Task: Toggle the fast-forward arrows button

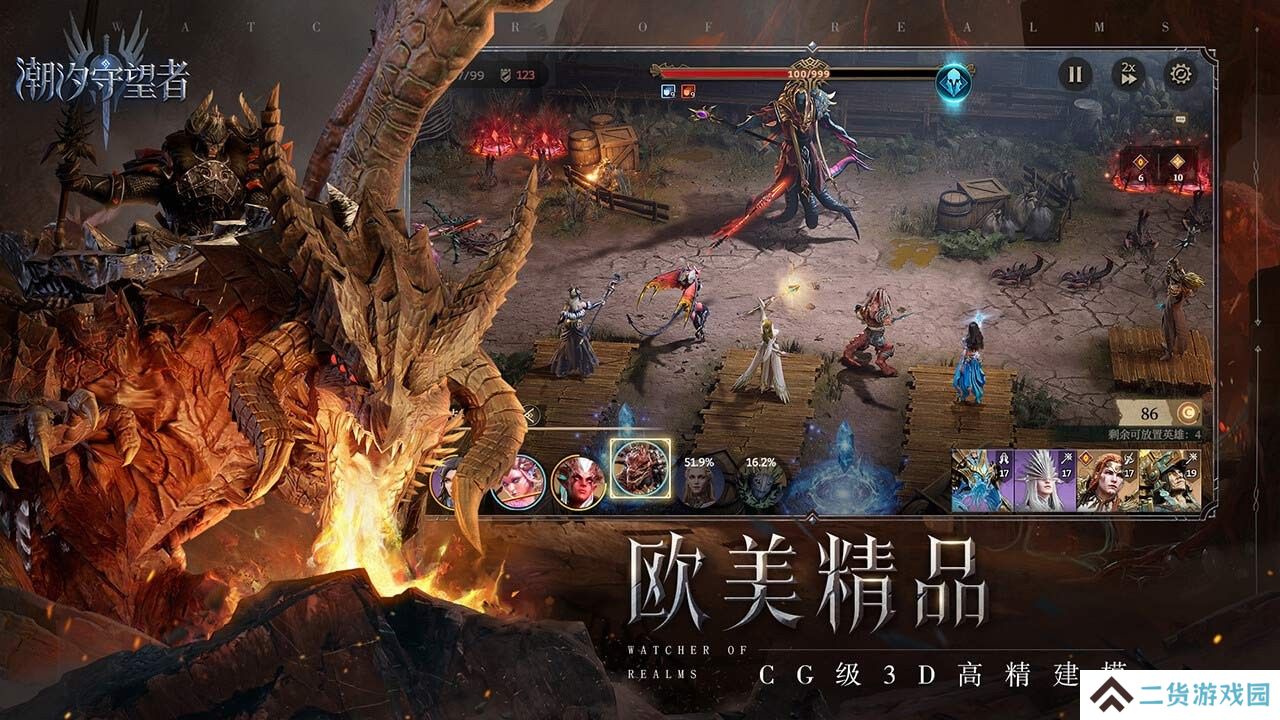Action: pos(1131,80)
